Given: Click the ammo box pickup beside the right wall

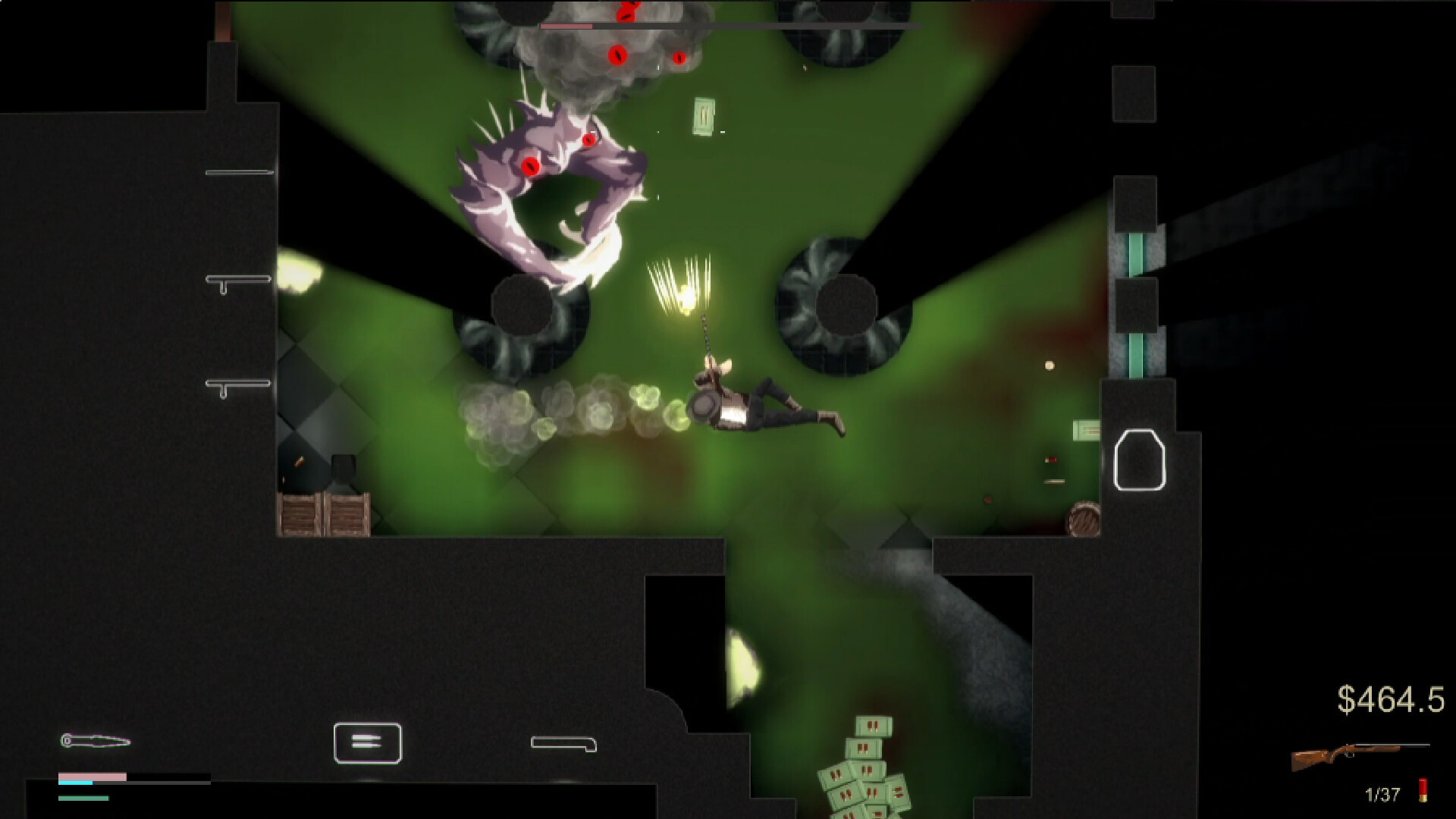Looking at the screenshot, I should [1086, 430].
